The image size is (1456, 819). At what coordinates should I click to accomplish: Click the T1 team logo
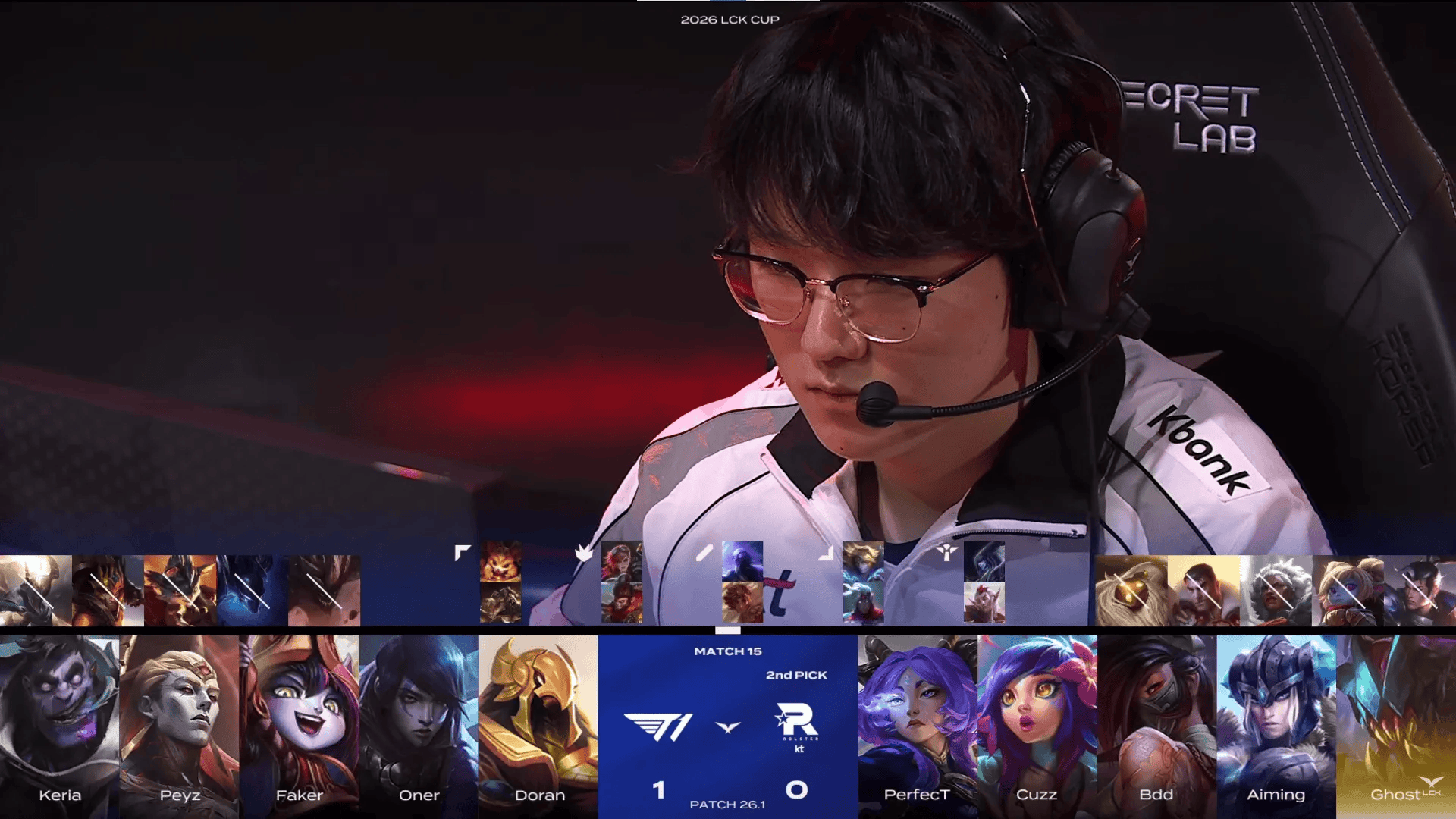tap(658, 727)
